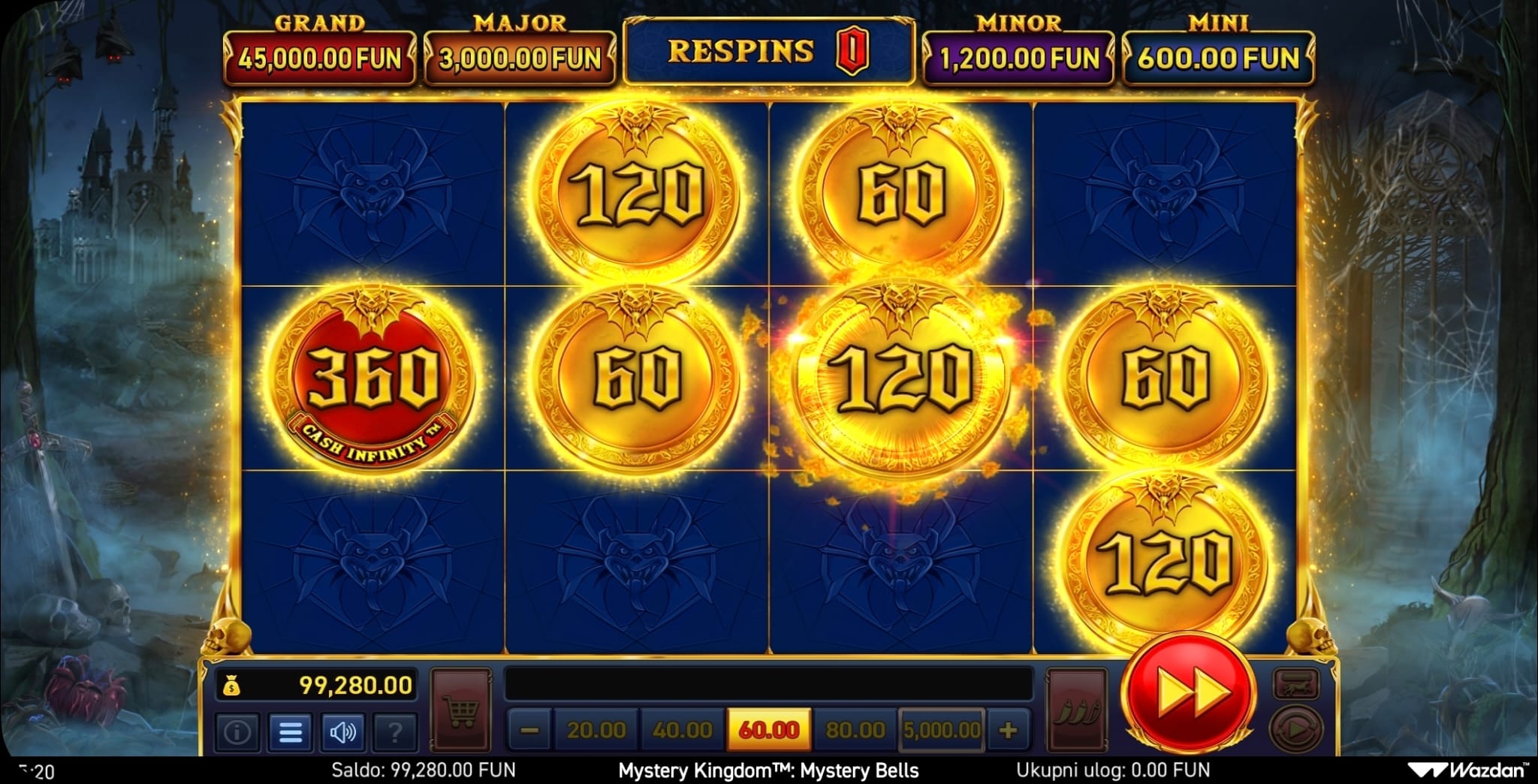
Task: Set the bet to 80.00
Action: (x=855, y=730)
